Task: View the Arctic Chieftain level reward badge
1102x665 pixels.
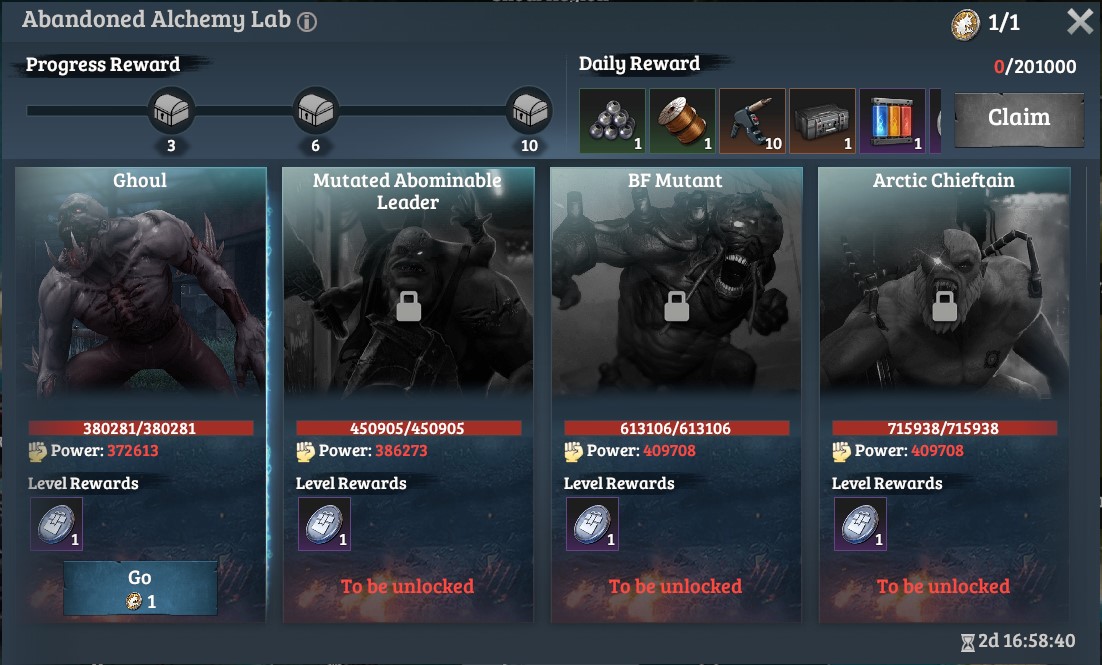Action: 860,524
